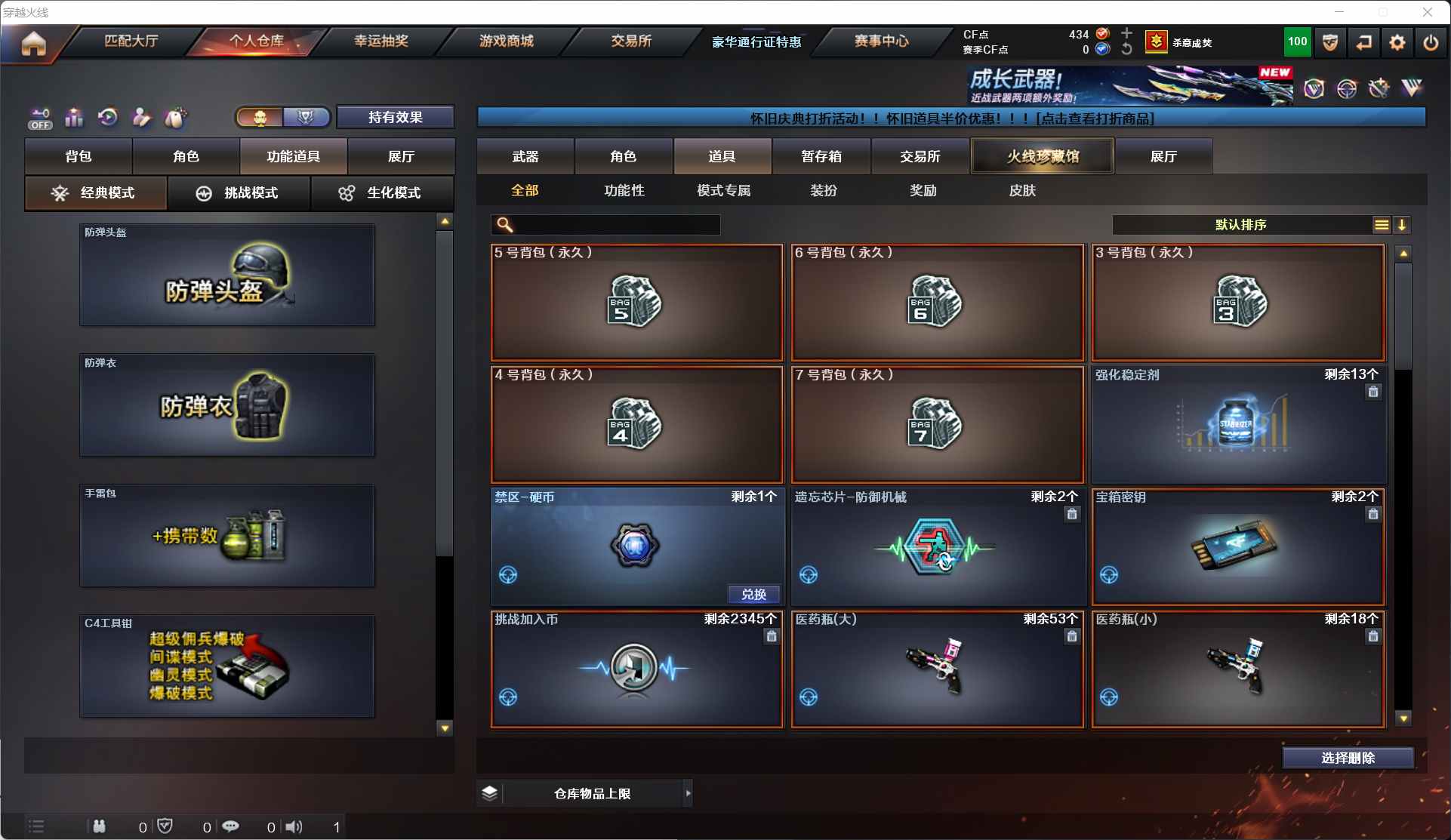Open settings gear icon
The height and width of the screenshot is (840, 1451).
(1397, 43)
